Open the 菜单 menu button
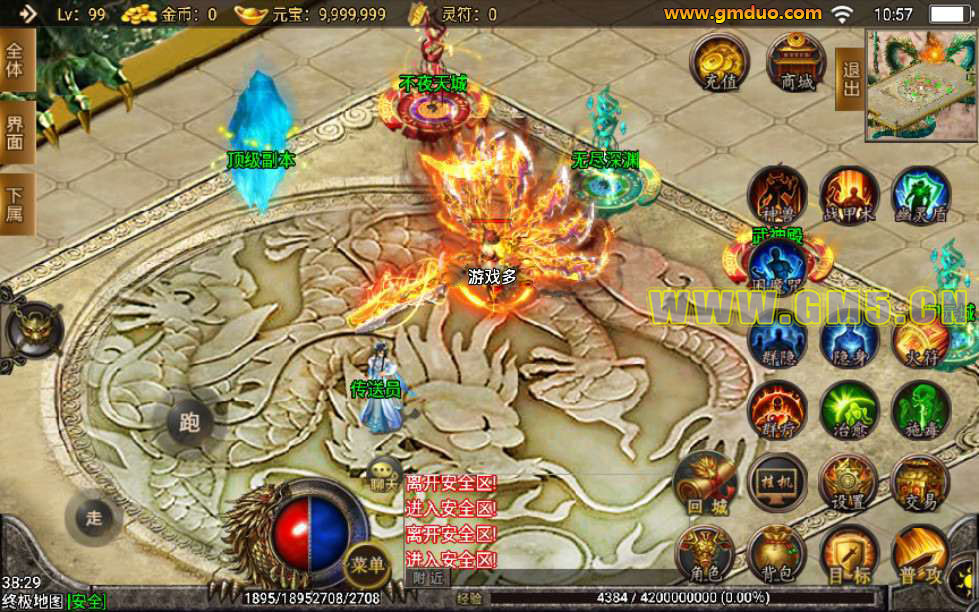The image size is (979, 612). [x=367, y=565]
